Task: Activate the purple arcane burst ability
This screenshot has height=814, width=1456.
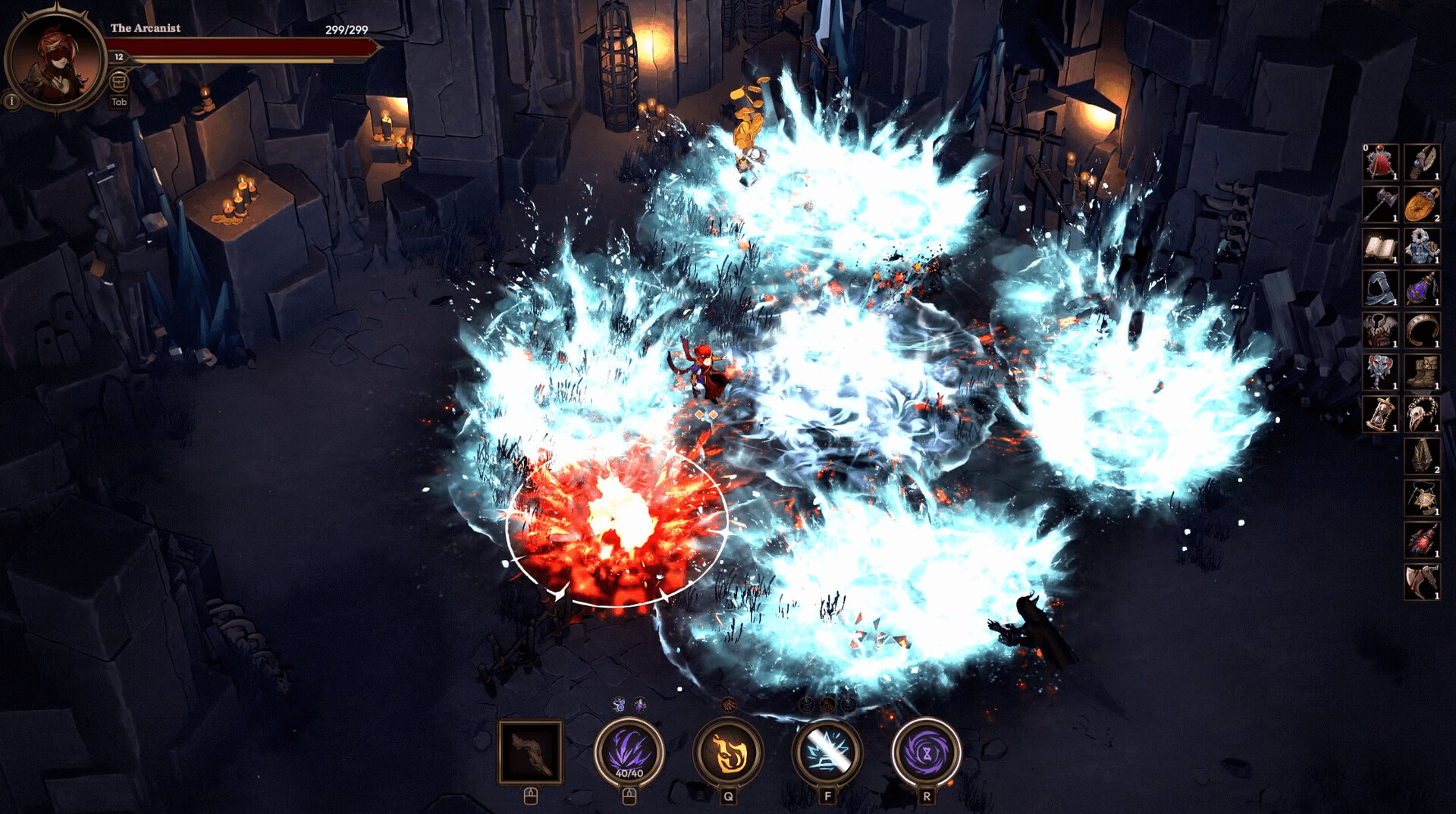Action: (629, 751)
